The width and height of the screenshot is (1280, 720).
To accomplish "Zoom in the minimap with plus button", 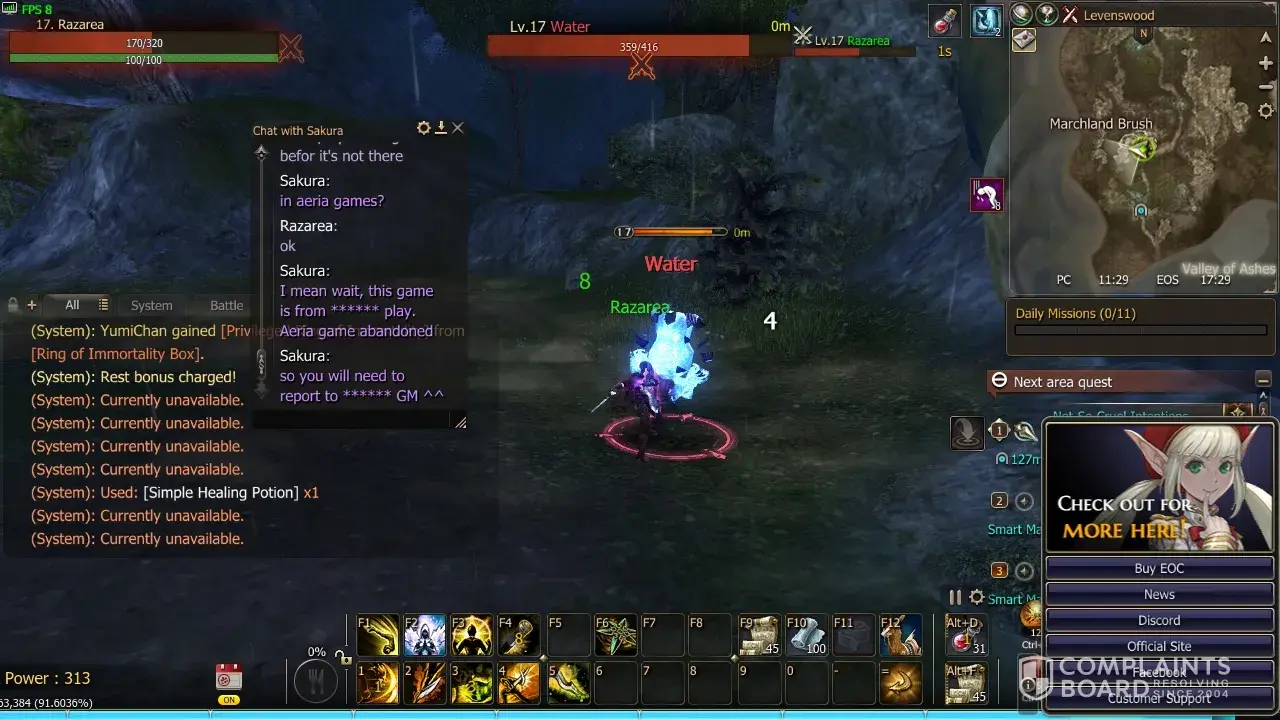I will pos(1266,63).
